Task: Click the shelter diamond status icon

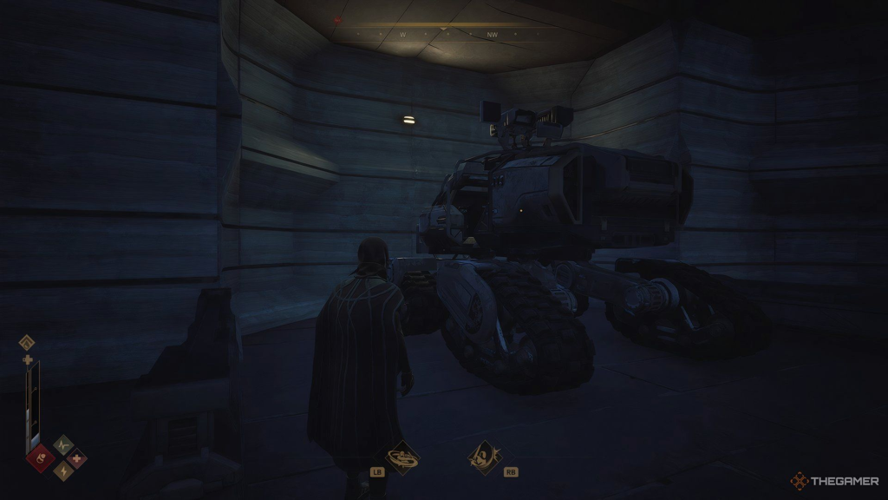Action: pyautogui.click(x=27, y=342)
